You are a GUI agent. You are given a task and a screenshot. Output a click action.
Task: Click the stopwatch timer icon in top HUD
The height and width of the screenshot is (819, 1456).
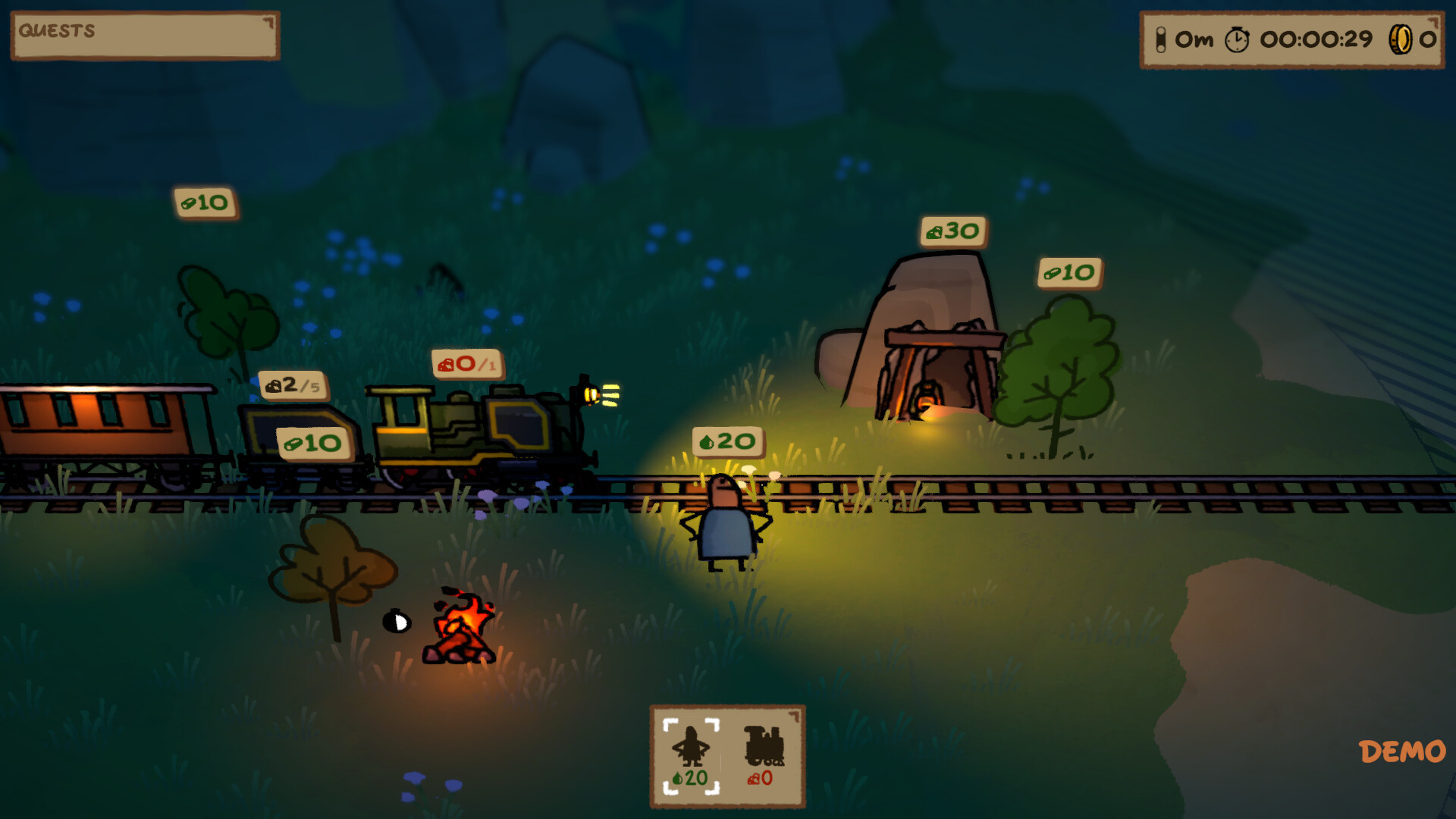coord(1238,38)
